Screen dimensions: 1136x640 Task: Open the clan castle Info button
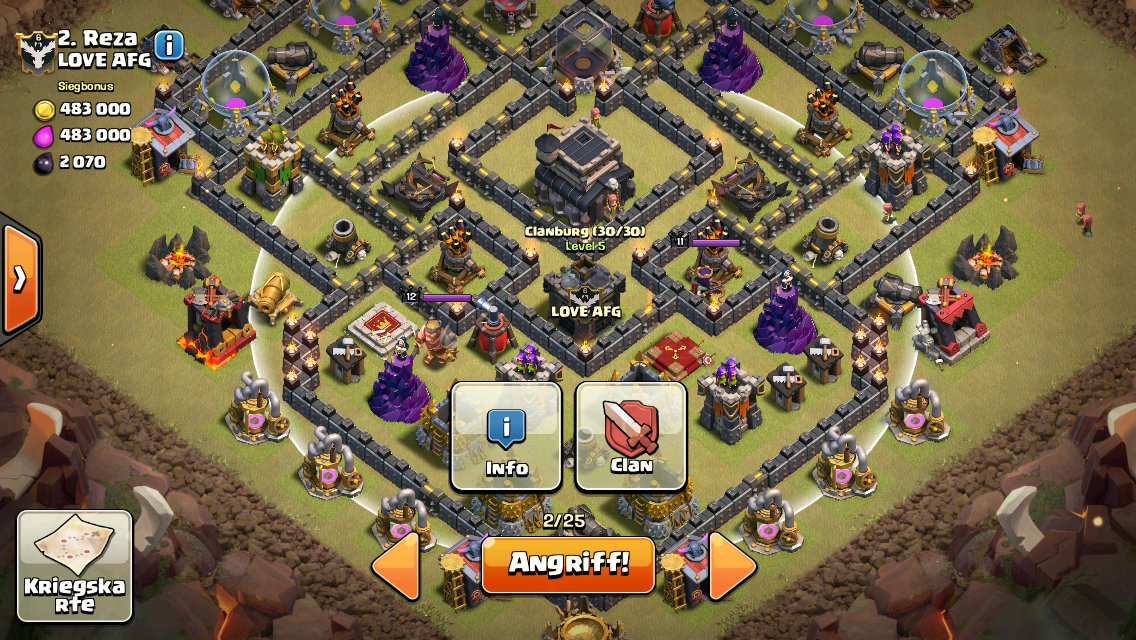(506, 436)
